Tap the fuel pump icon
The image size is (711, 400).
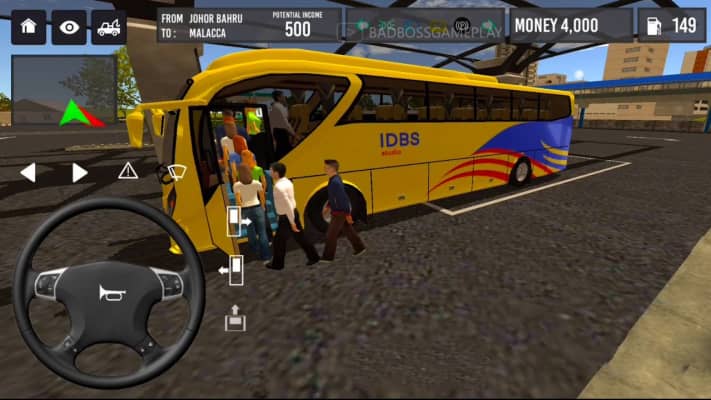coord(654,26)
